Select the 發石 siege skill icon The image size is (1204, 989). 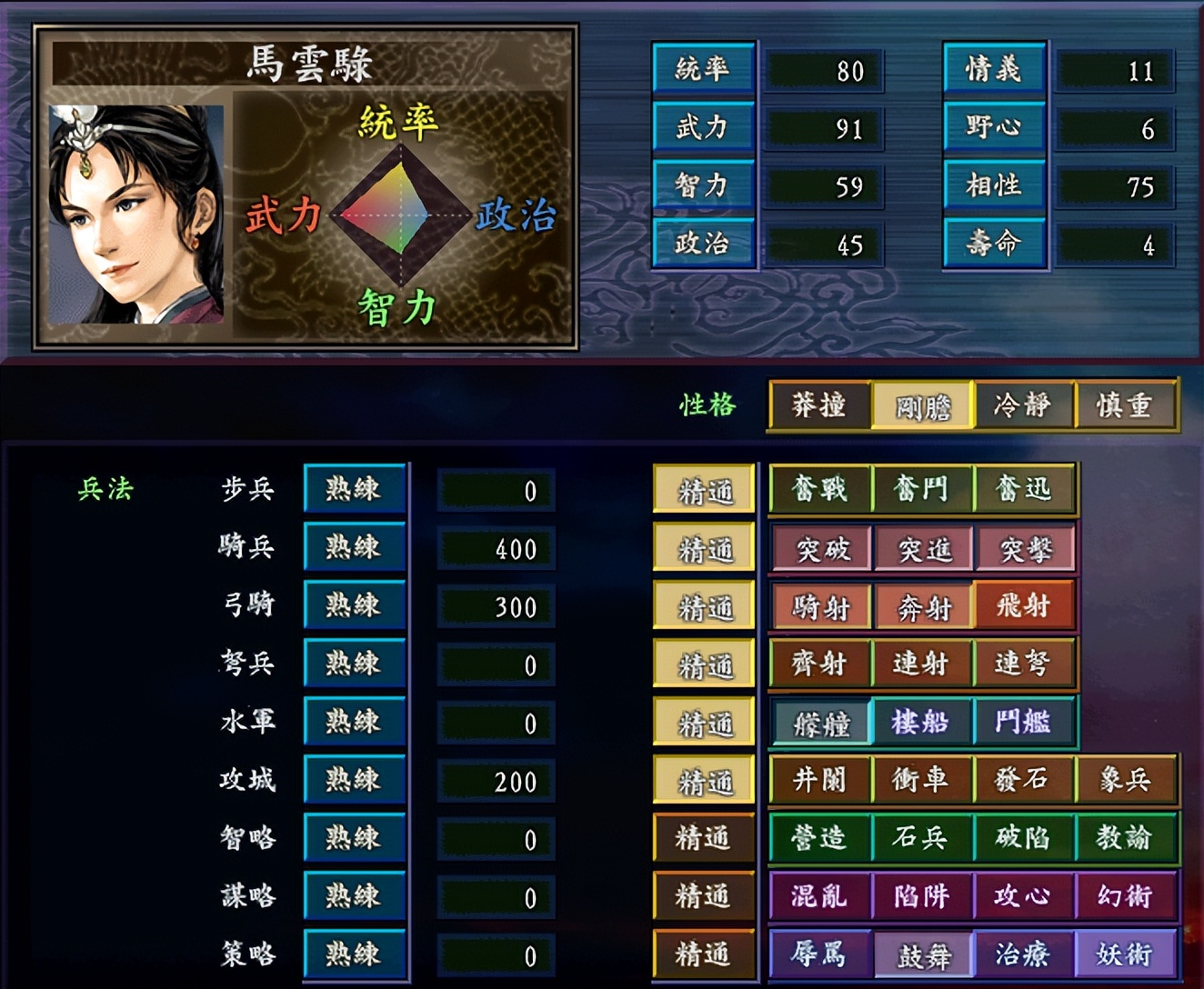tap(1025, 780)
